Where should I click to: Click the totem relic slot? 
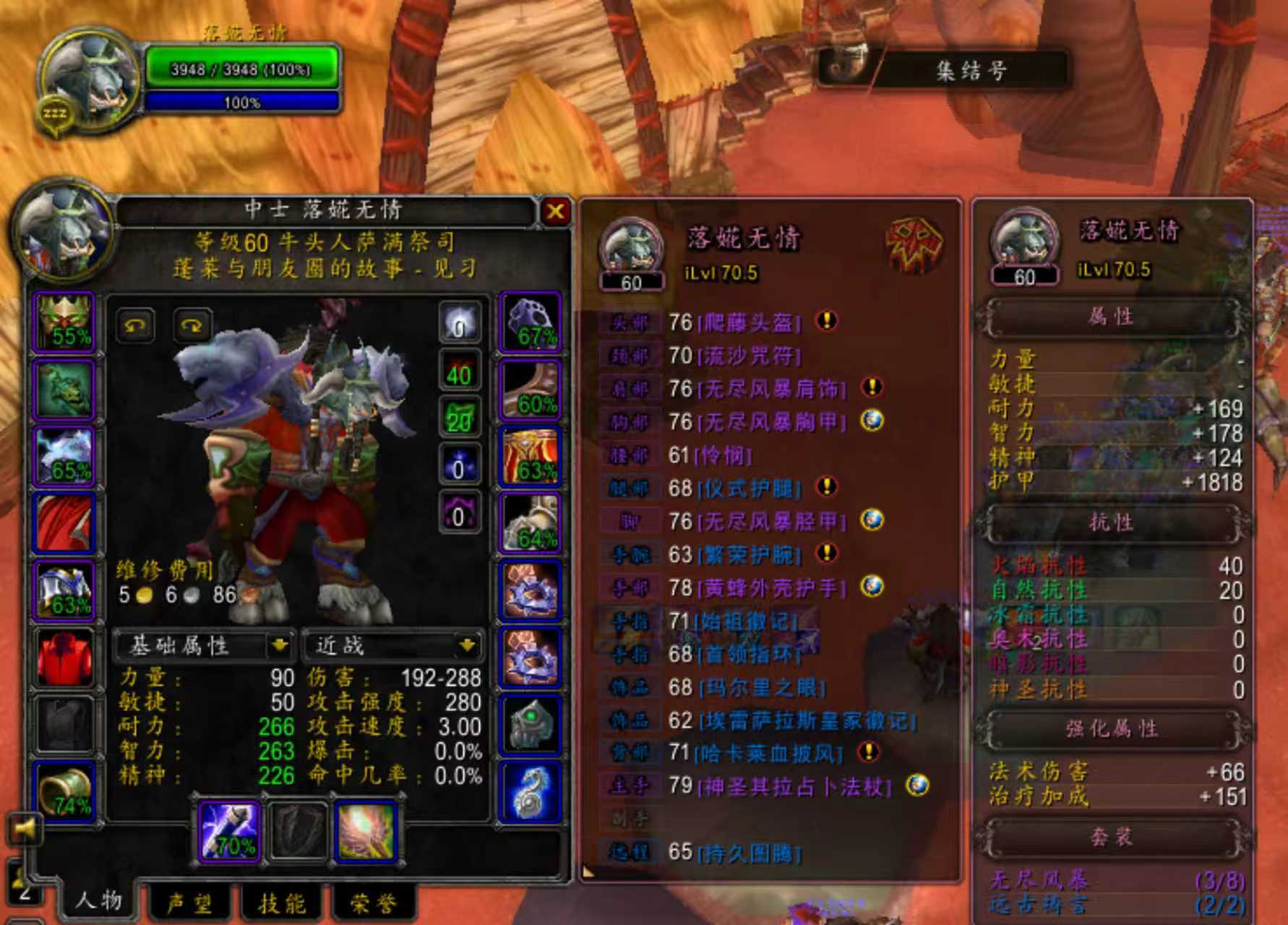(365, 831)
